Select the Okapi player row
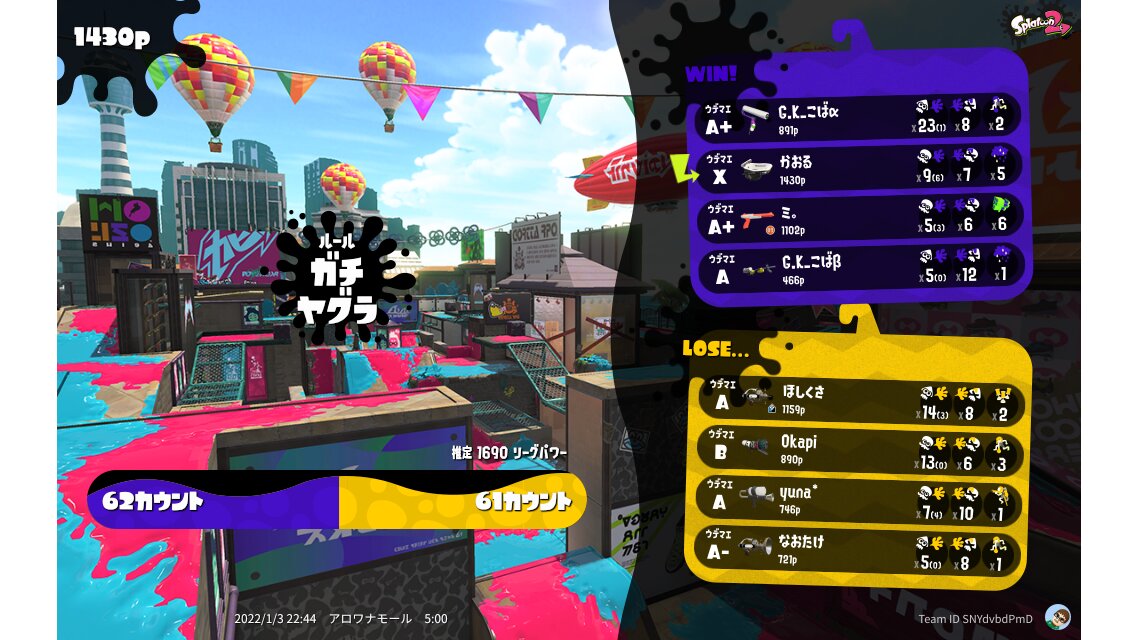Screen dimensions: 1138x640 pyautogui.click(x=858, y=451)
